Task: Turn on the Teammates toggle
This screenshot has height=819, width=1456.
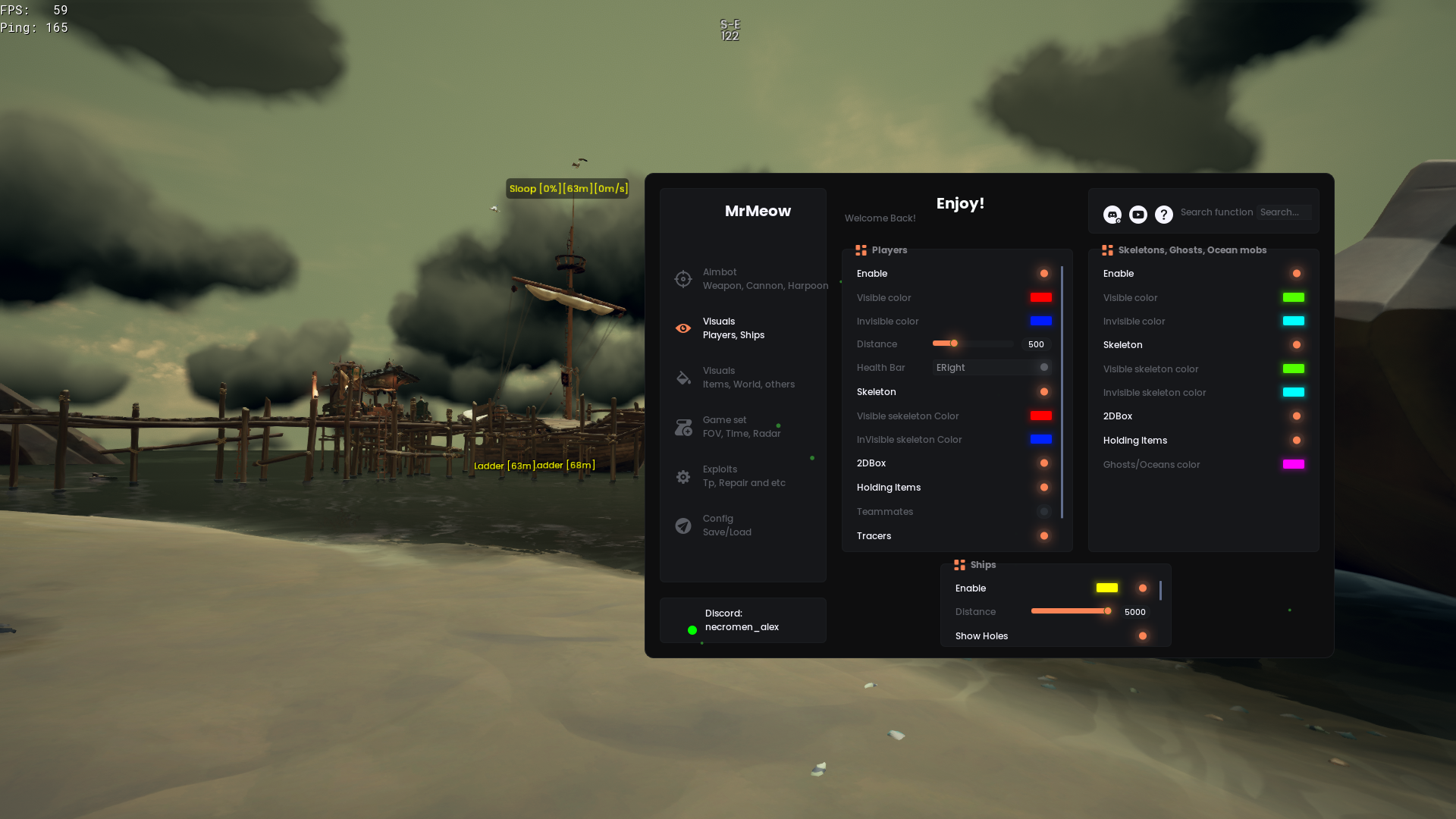Action: pyautogui.click(x=1044, y=512)
